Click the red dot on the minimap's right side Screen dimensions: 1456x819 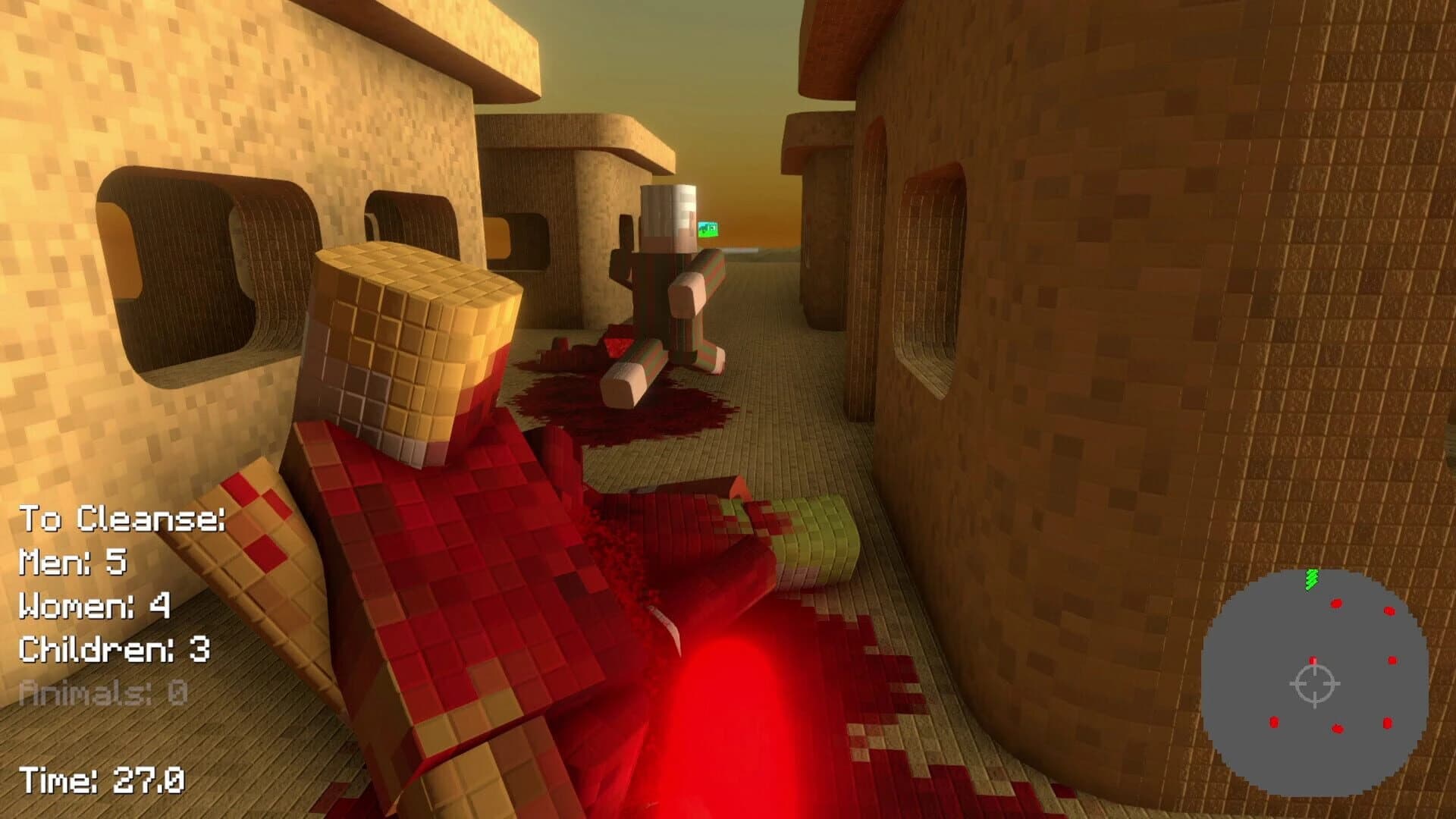[1392, 661]
